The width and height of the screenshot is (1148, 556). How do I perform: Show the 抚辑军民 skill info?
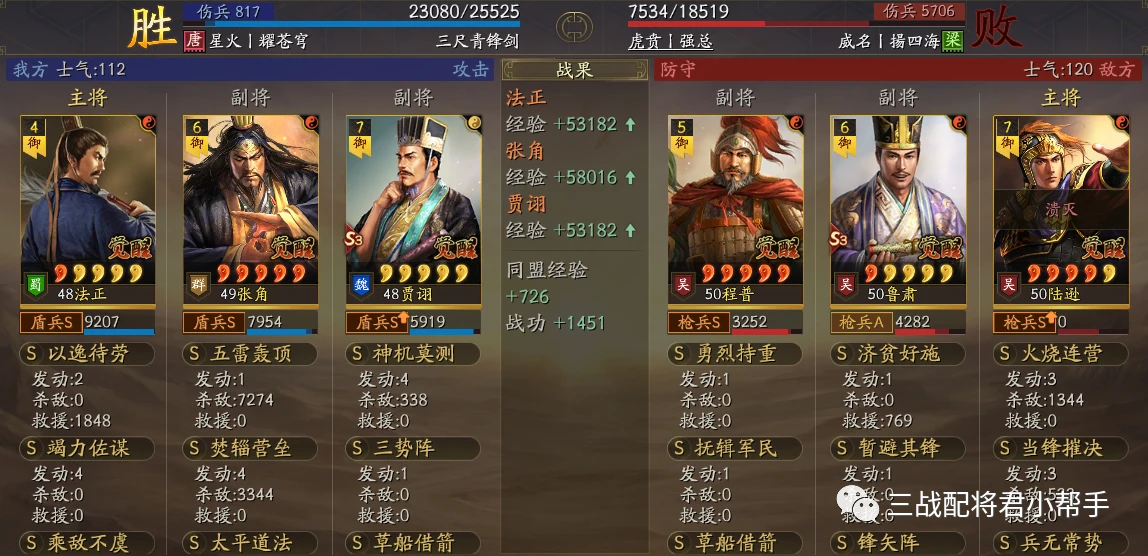point(735,448)
